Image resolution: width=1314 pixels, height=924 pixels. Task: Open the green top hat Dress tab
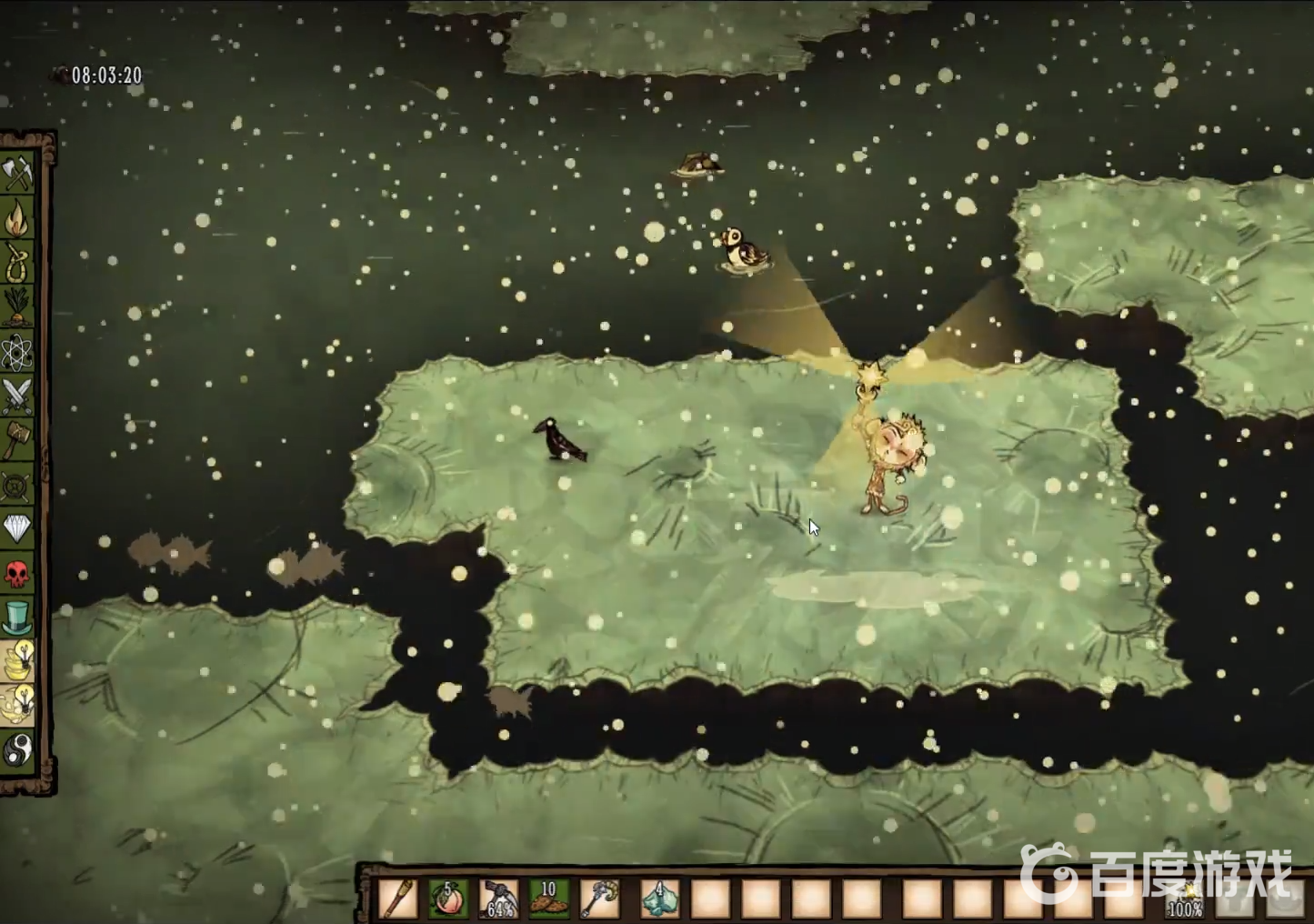click(17, 618)
